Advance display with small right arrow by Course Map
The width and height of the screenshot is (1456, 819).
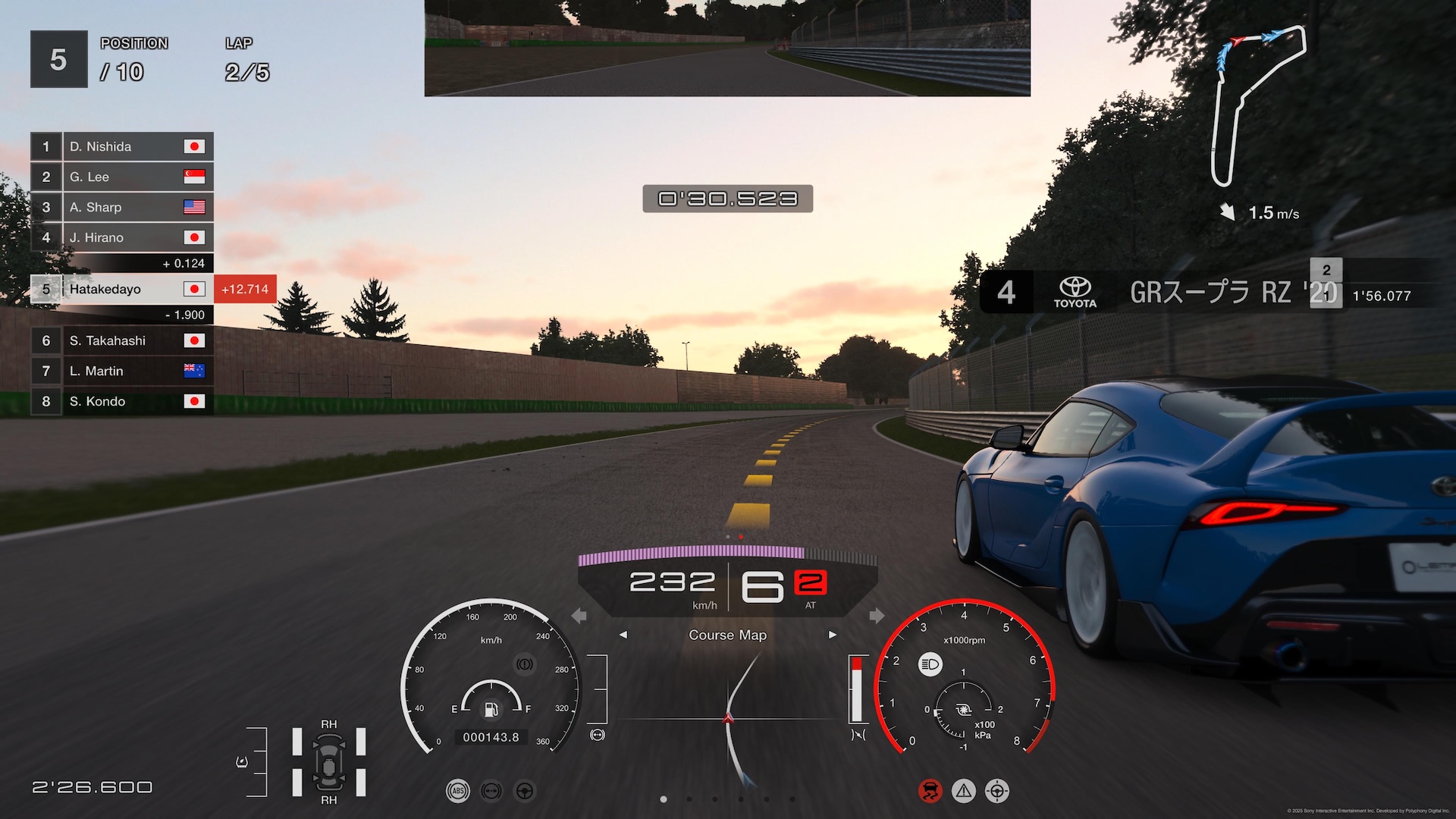pyautogui.click(x=833, y=635)
